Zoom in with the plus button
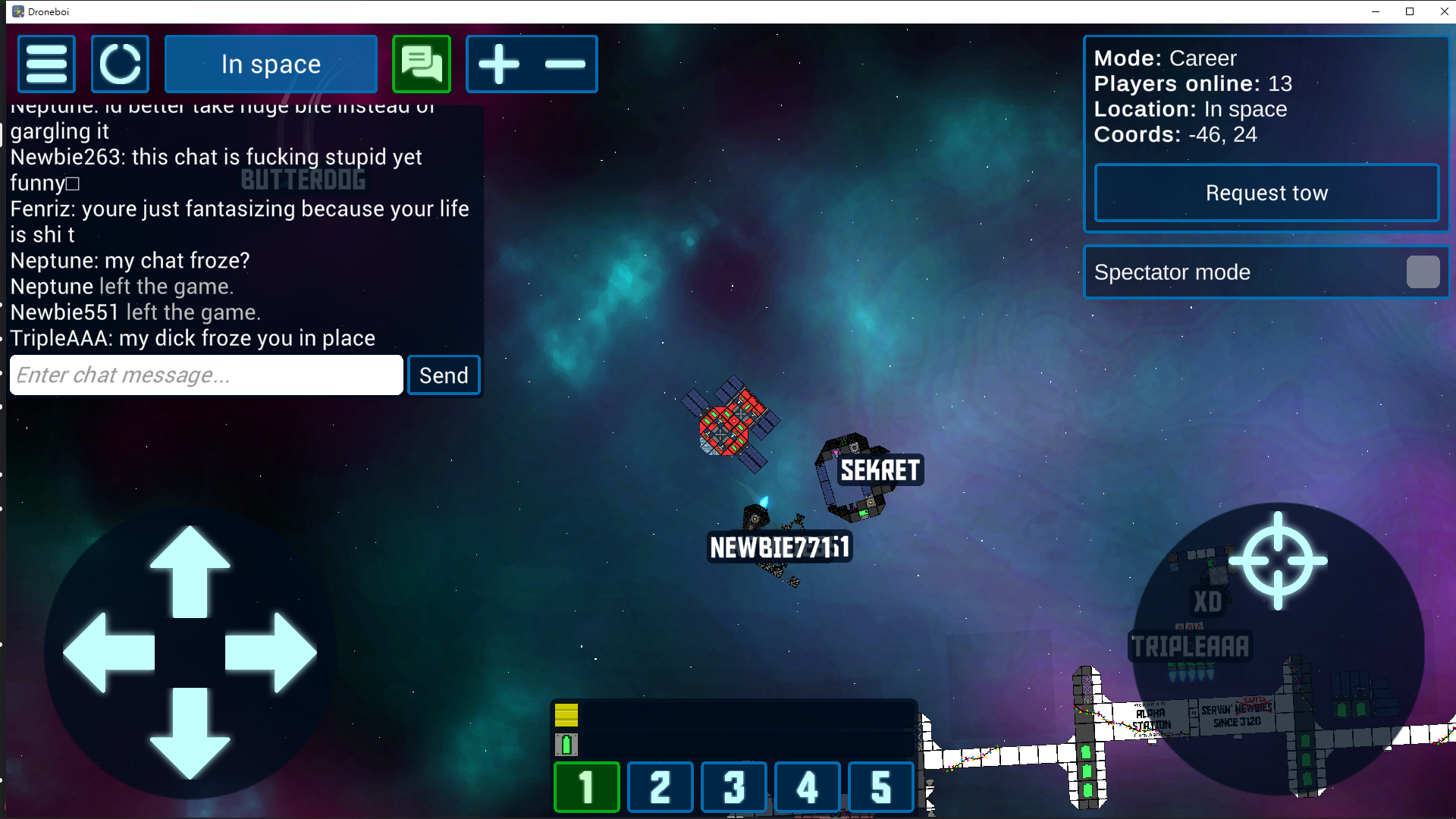 (x=499, y=64)
